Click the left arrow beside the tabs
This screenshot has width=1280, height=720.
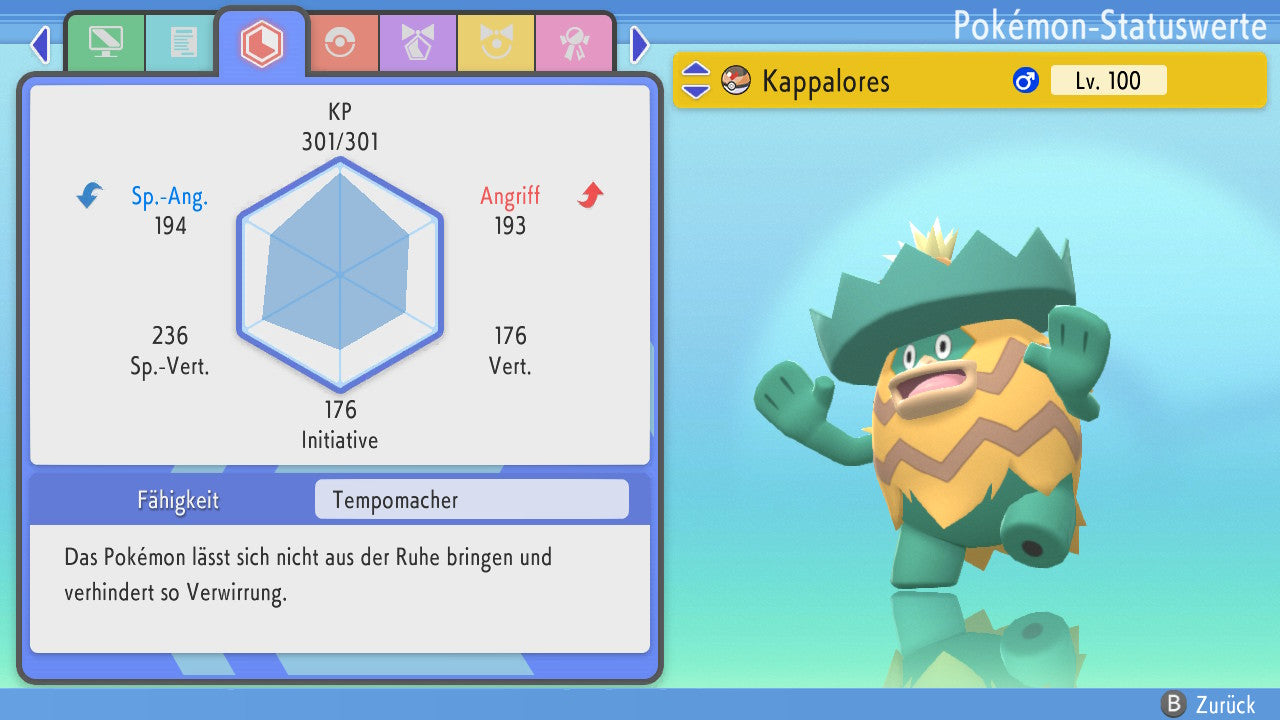[40, 44]
